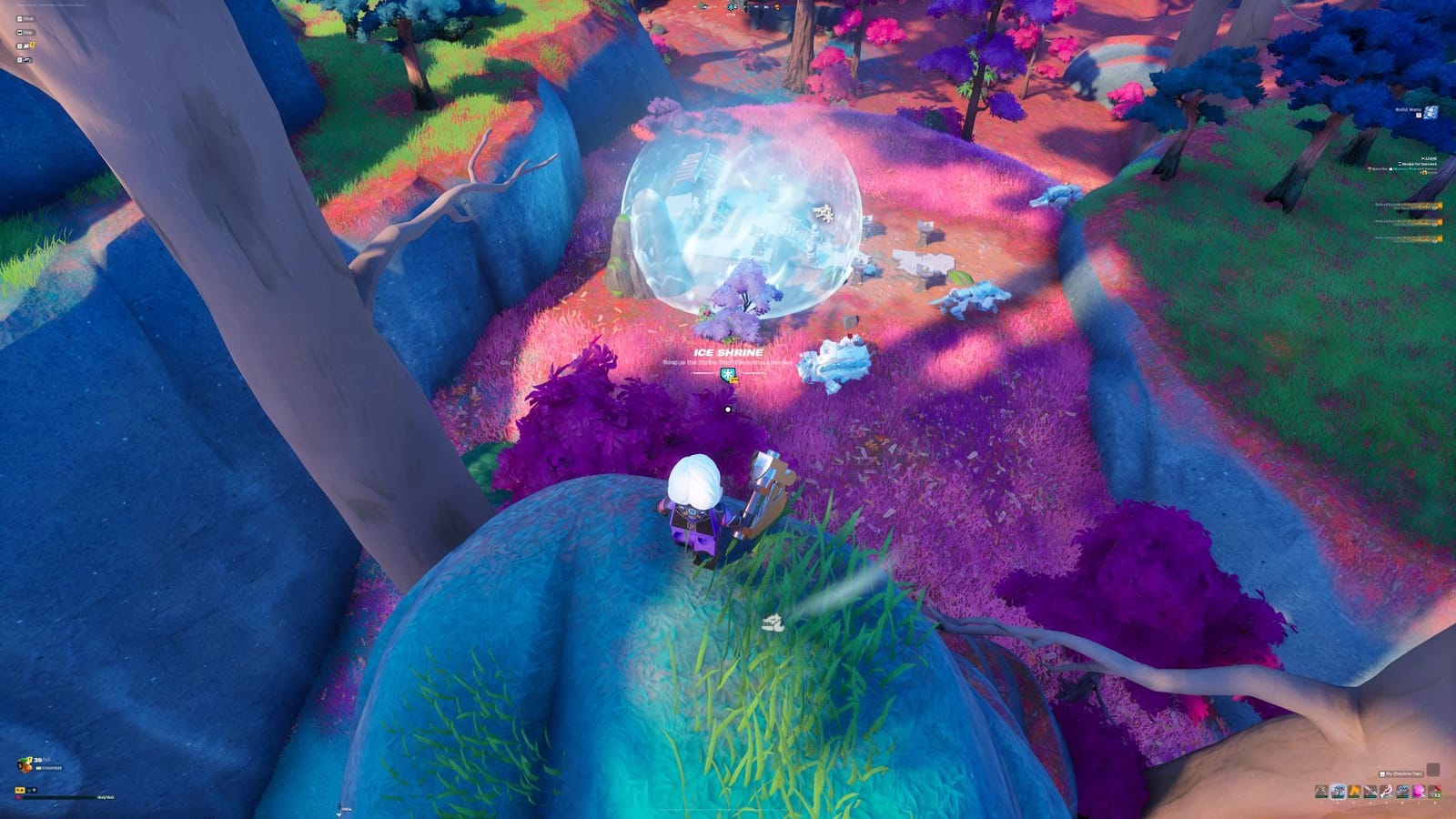Click the Map shortcut icon top-left
Screen dimensions: 1456x819
pyautogui.click(x=19, y=32)
